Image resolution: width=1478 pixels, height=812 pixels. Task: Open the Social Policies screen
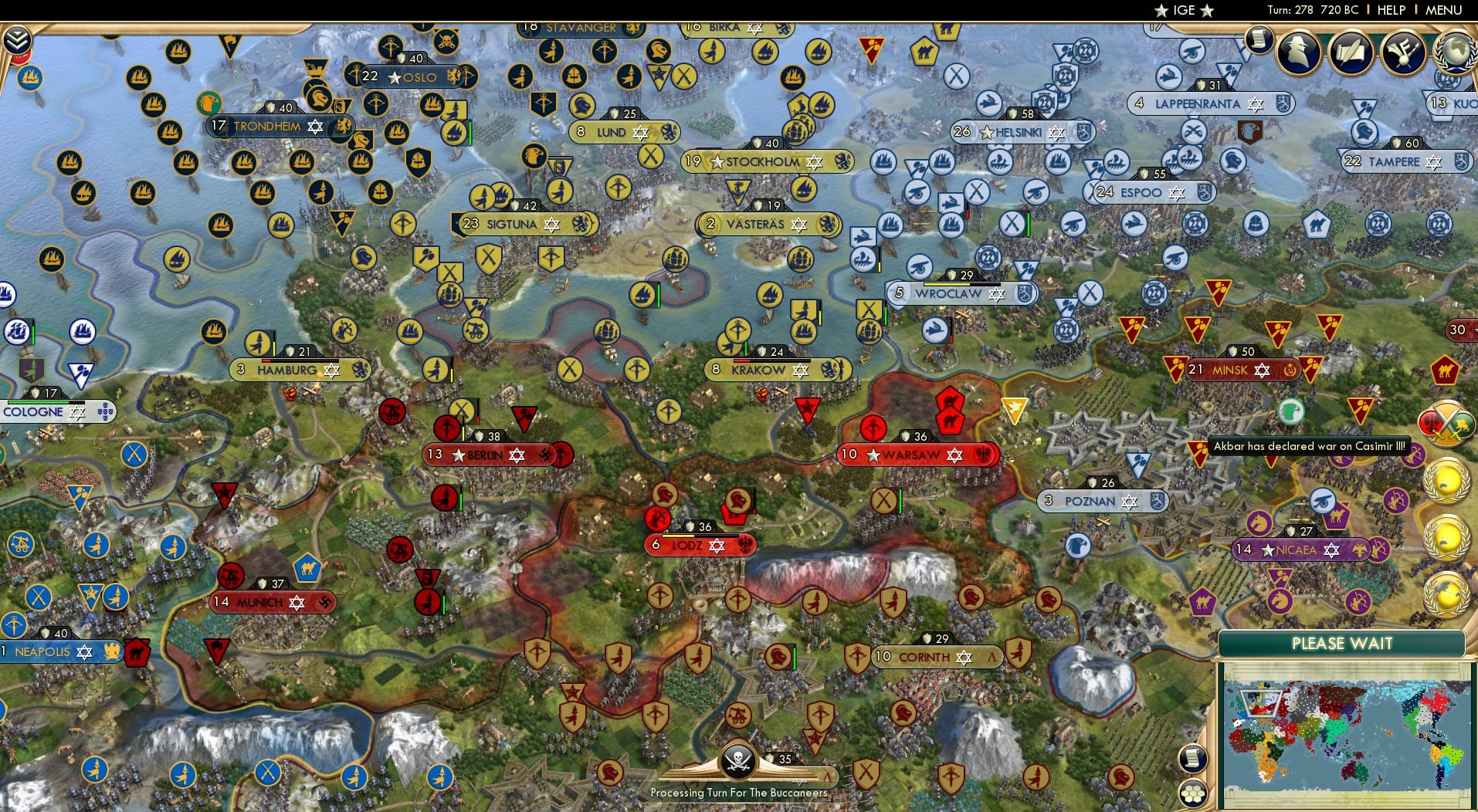click(1402, 52)
